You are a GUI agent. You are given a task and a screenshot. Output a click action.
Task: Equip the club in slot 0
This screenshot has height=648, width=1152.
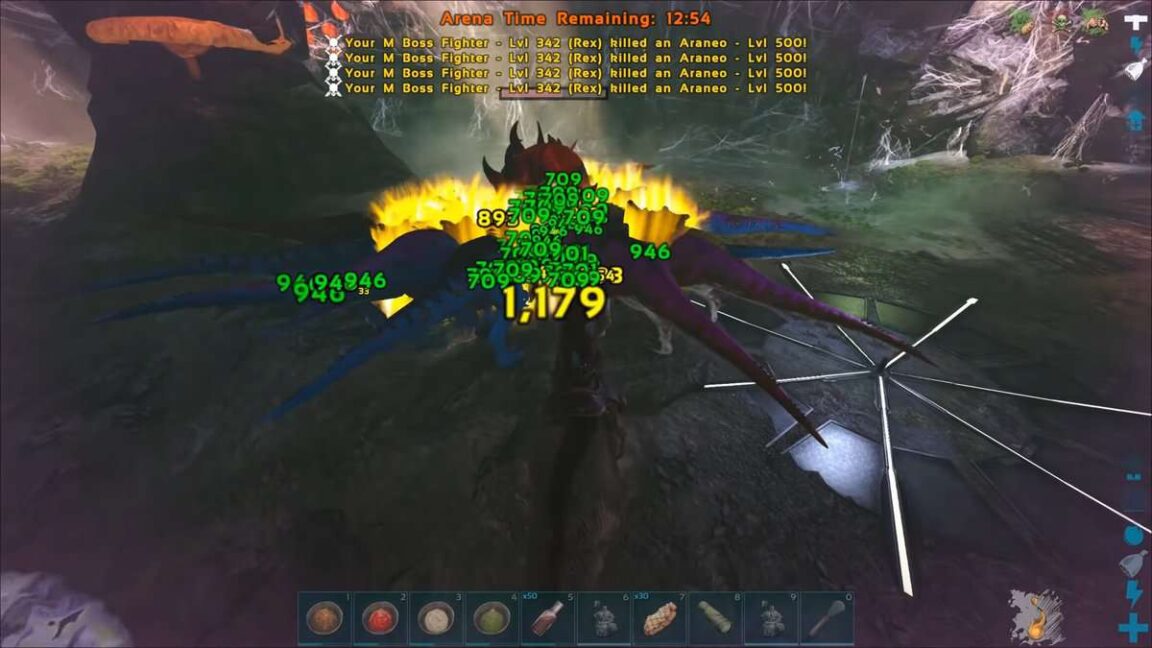[827, 618]
